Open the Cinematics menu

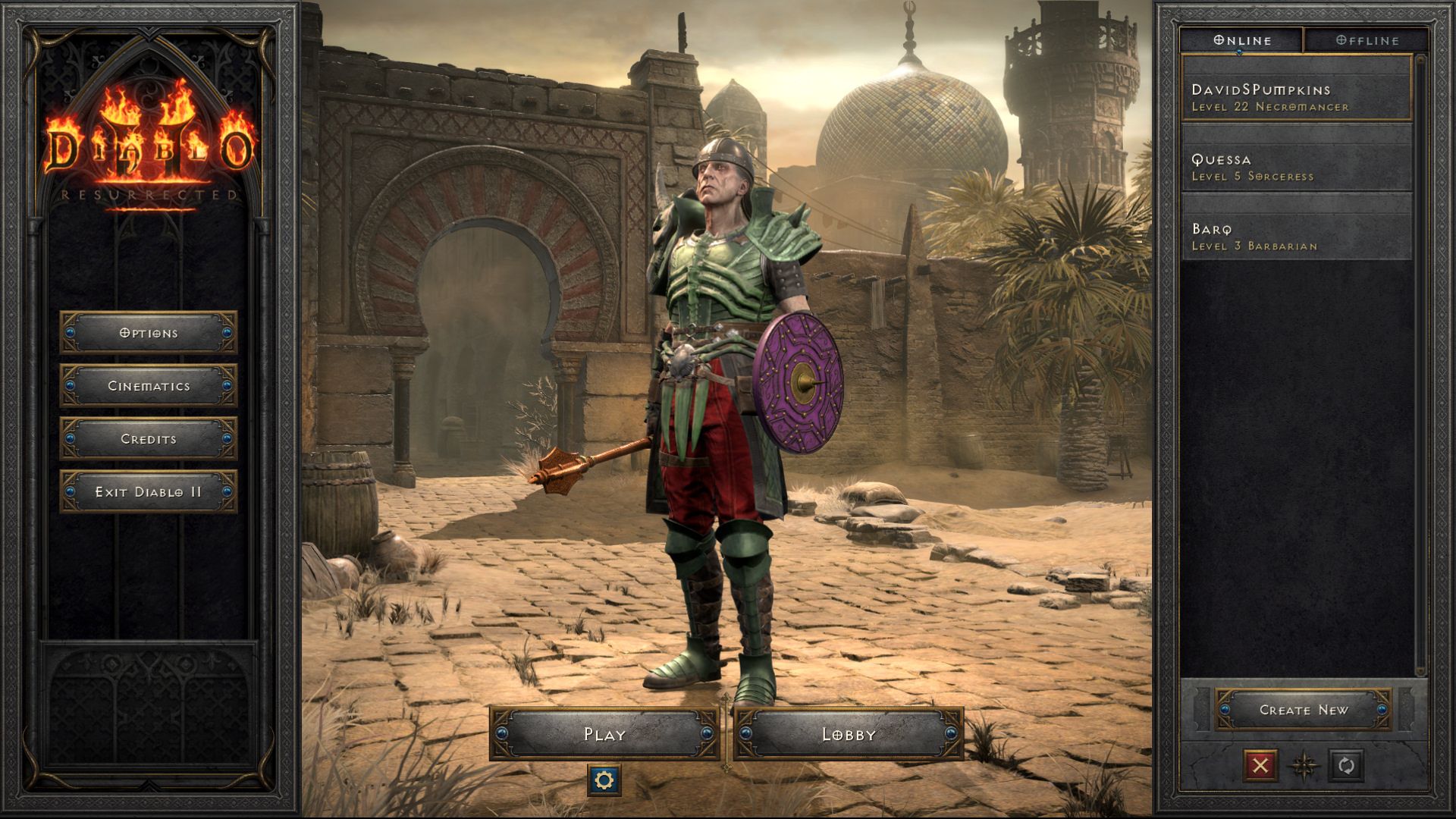[148, 386]
